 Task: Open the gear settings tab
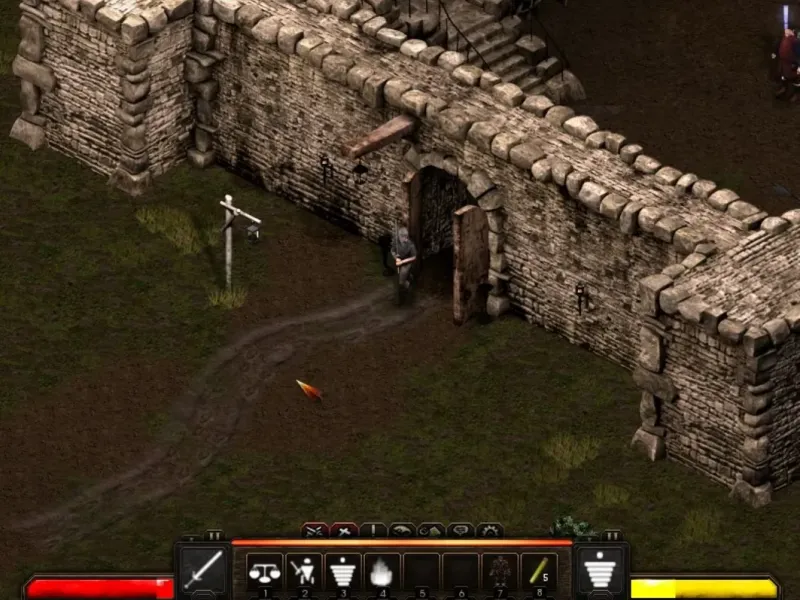click(x=490, y=530)
